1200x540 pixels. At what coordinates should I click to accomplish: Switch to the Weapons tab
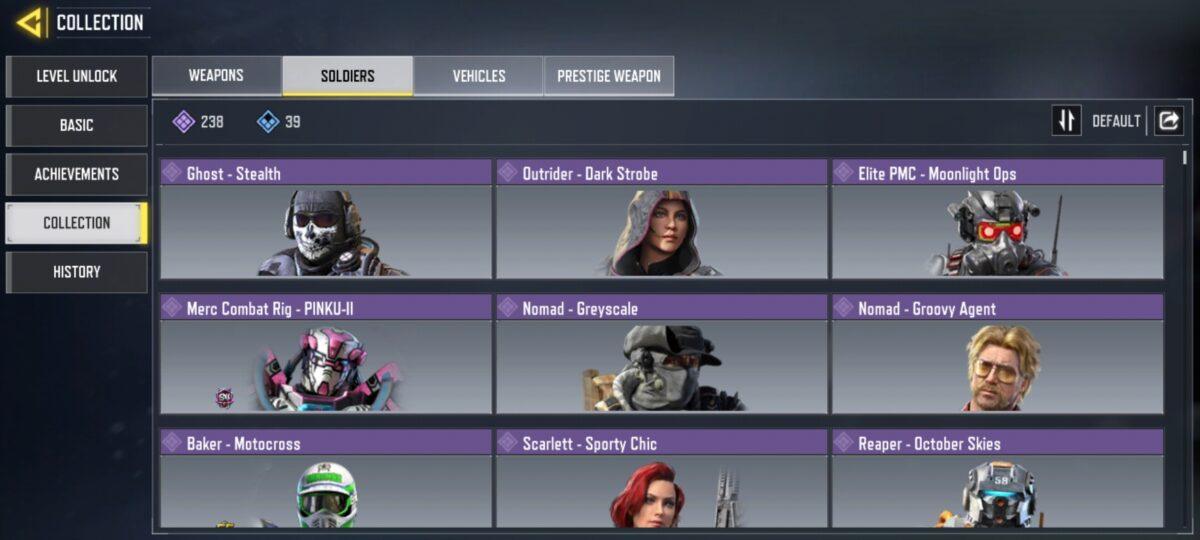(216, 76)
